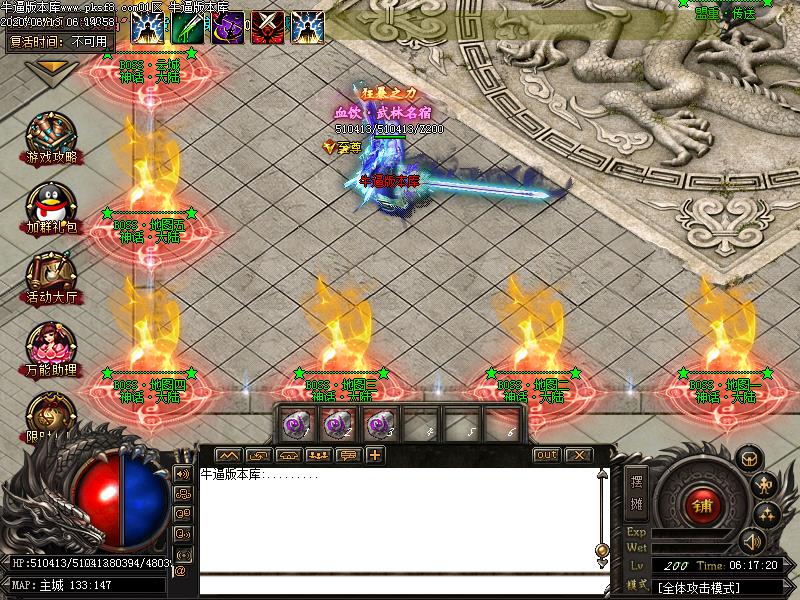The height and width of the screenshot is (600, 800).
Task: Click the purple dark figure skill icon
Action: pyautogui.click(x=227, y=27)
